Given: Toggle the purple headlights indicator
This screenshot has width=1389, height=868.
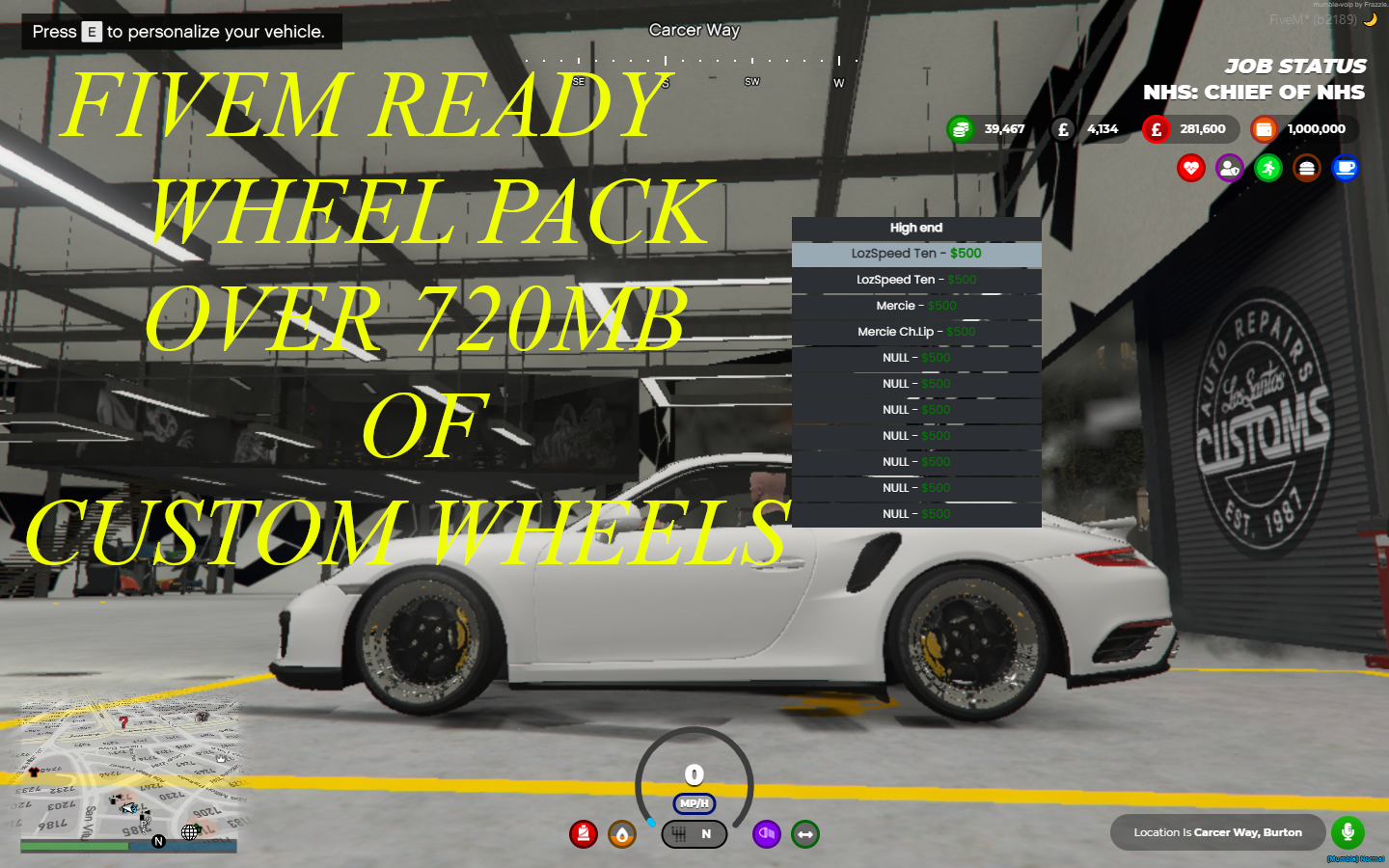Looking at the screenshot, I should pyautogui.click(x=767, y=834).
